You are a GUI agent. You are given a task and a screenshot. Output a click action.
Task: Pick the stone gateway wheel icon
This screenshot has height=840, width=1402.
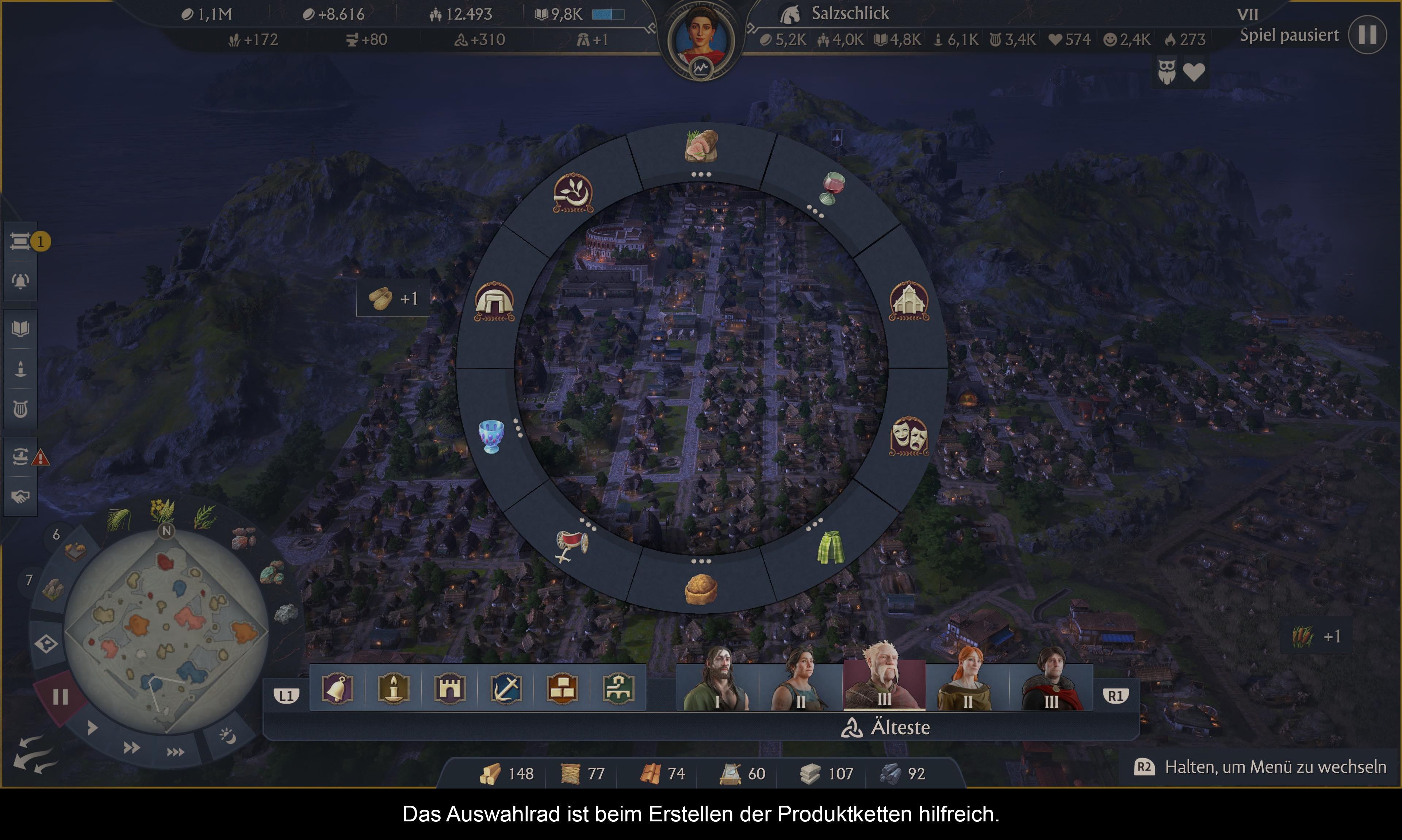[x=494, y=300]
